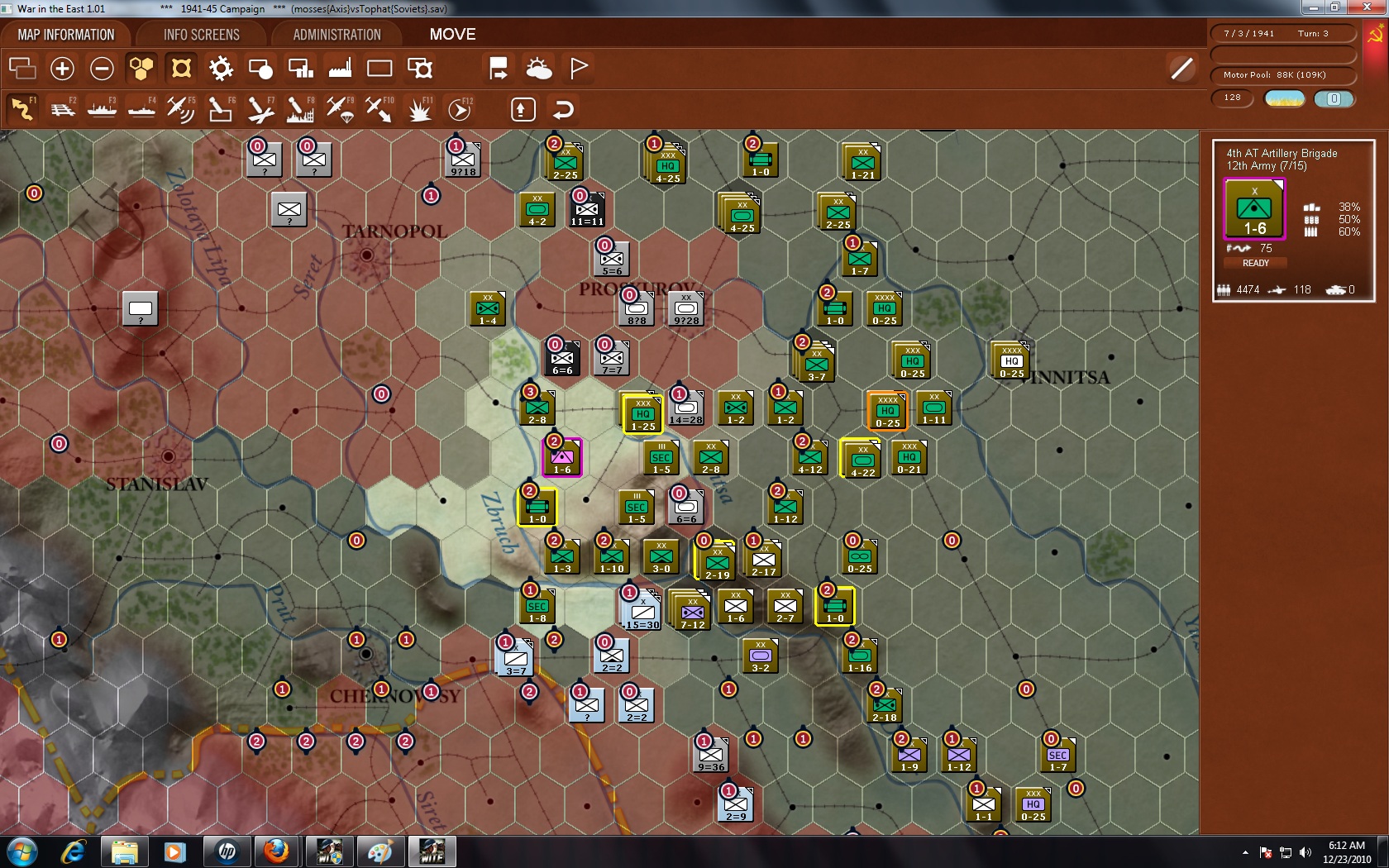
Task: Toggle the hex outline highlight mode
Action: tap(180, 69)
